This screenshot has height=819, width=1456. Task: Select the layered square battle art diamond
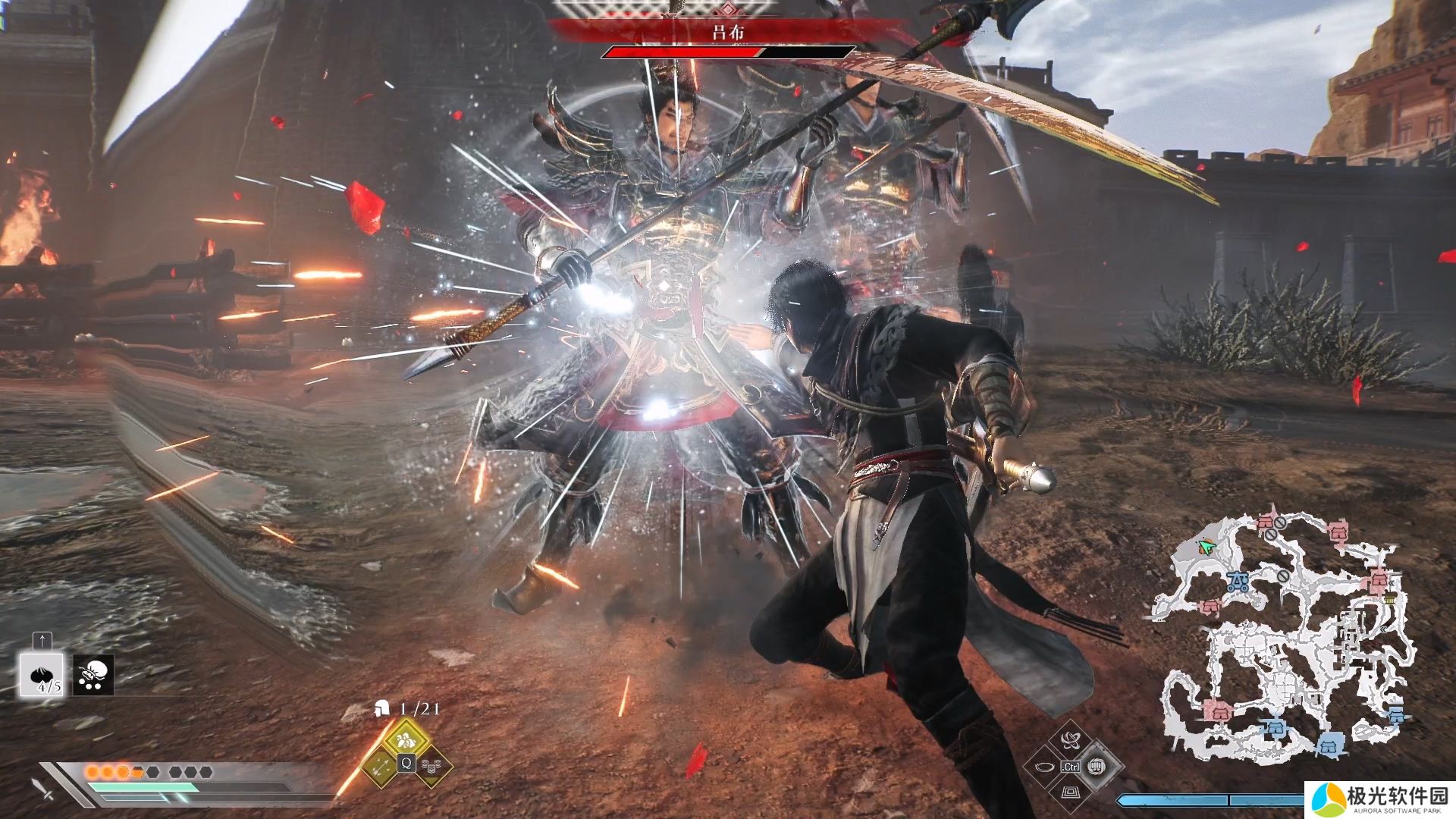[x=1070, y=792]
